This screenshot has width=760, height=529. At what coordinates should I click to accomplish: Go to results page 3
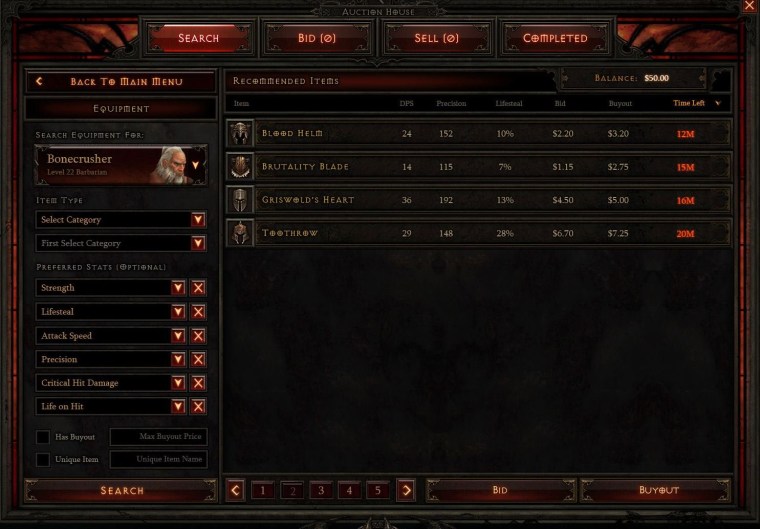point(321,490)
